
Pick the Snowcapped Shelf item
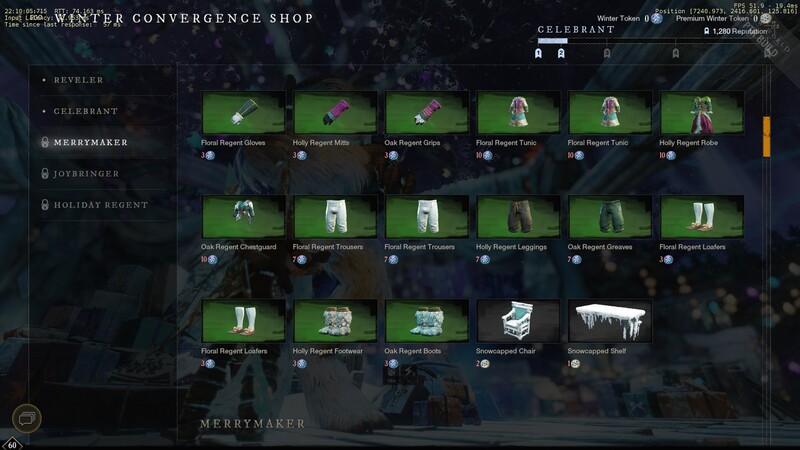pyautogui.click(x=610, y=321)
